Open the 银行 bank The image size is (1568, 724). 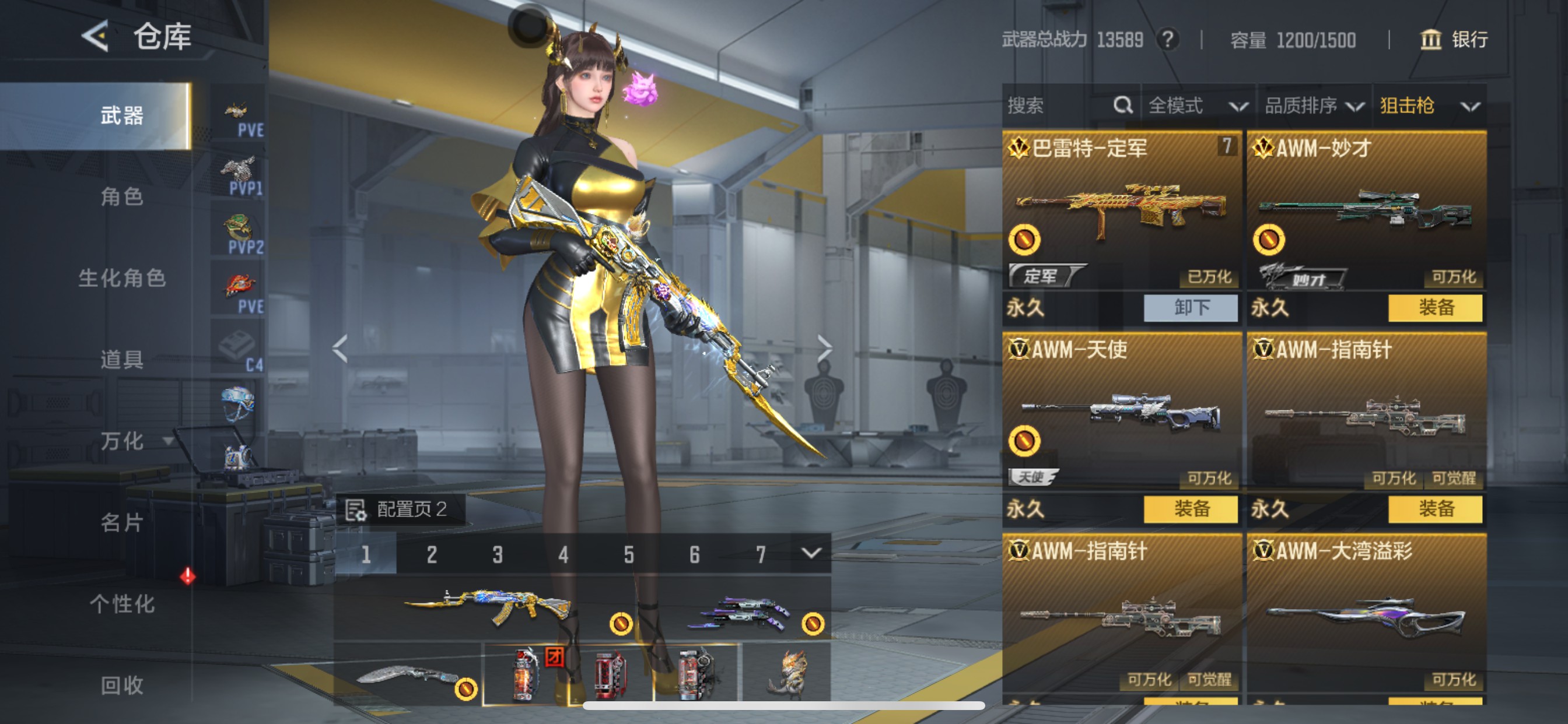coord(1454,40)
